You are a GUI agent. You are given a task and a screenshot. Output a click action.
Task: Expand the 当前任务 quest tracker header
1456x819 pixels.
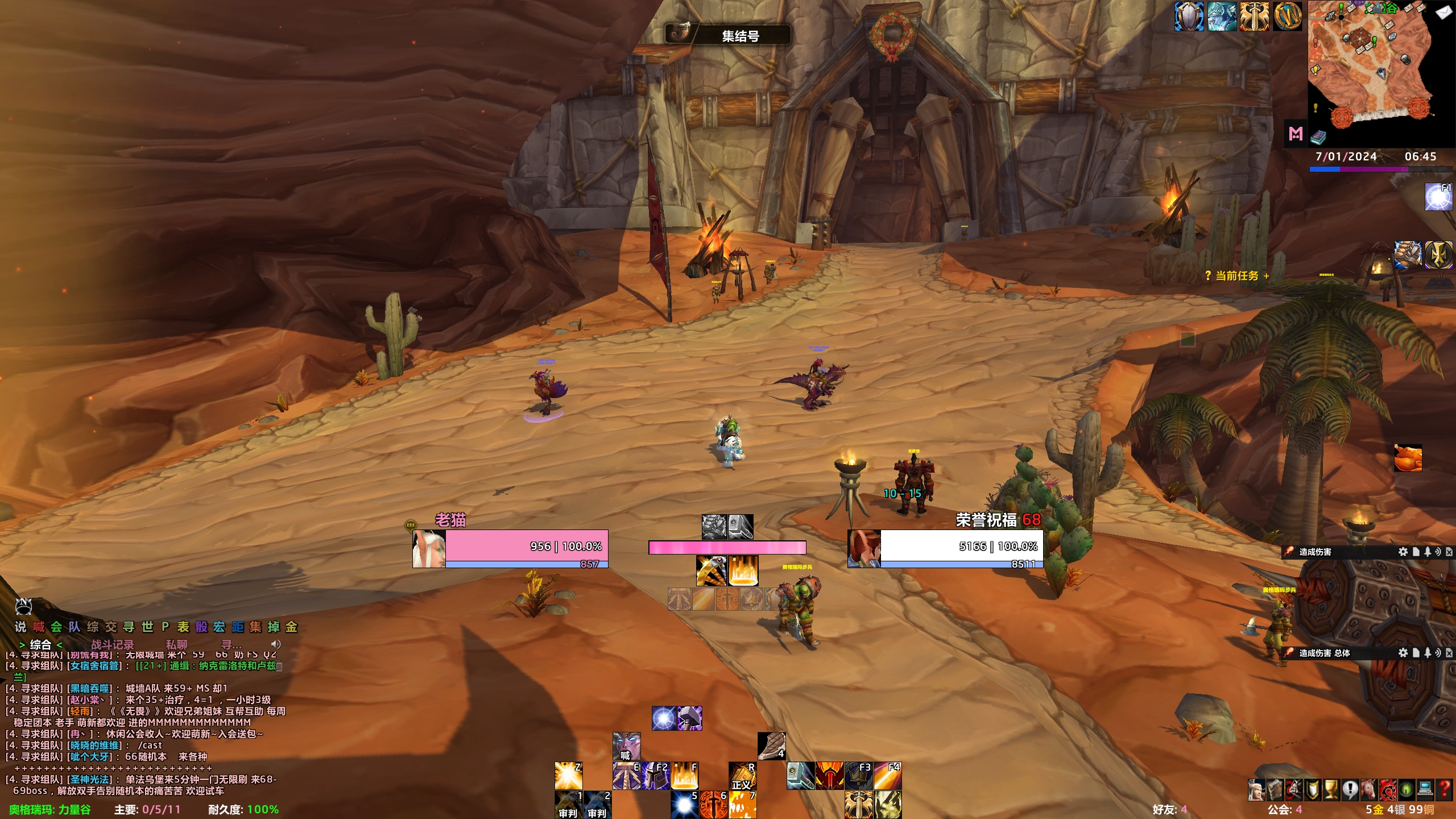click(x=1236, y=276)
